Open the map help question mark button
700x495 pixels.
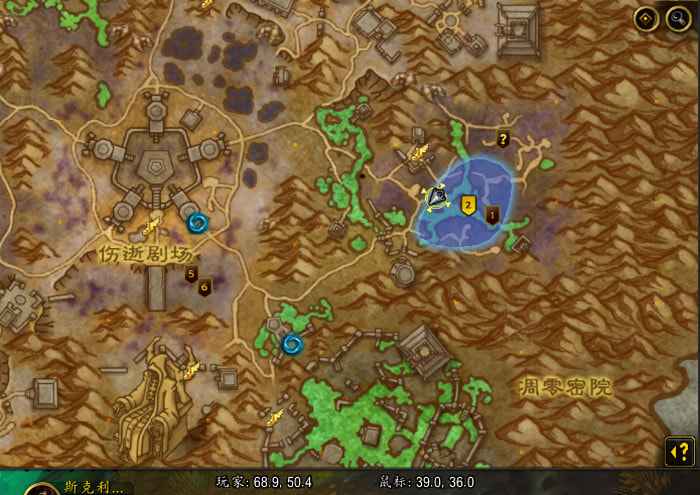(678, 452)
